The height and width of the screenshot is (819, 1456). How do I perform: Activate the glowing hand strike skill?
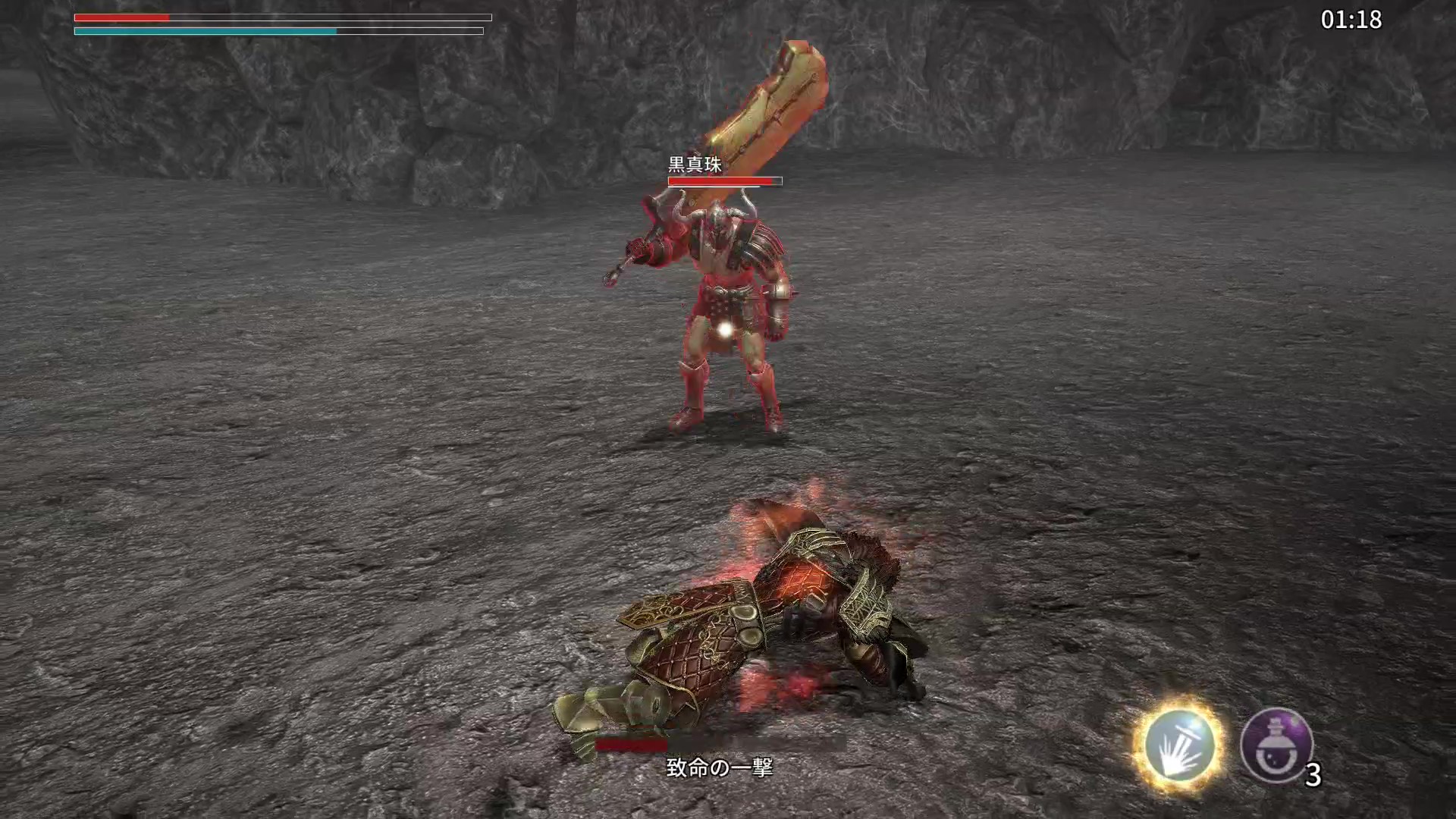pos(1178,744)
